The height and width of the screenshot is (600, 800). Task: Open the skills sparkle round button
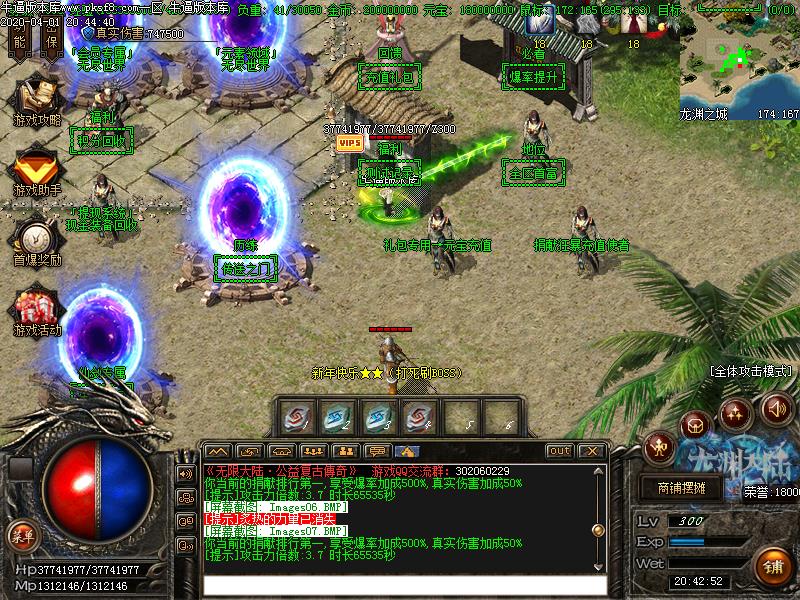(736, 413)
